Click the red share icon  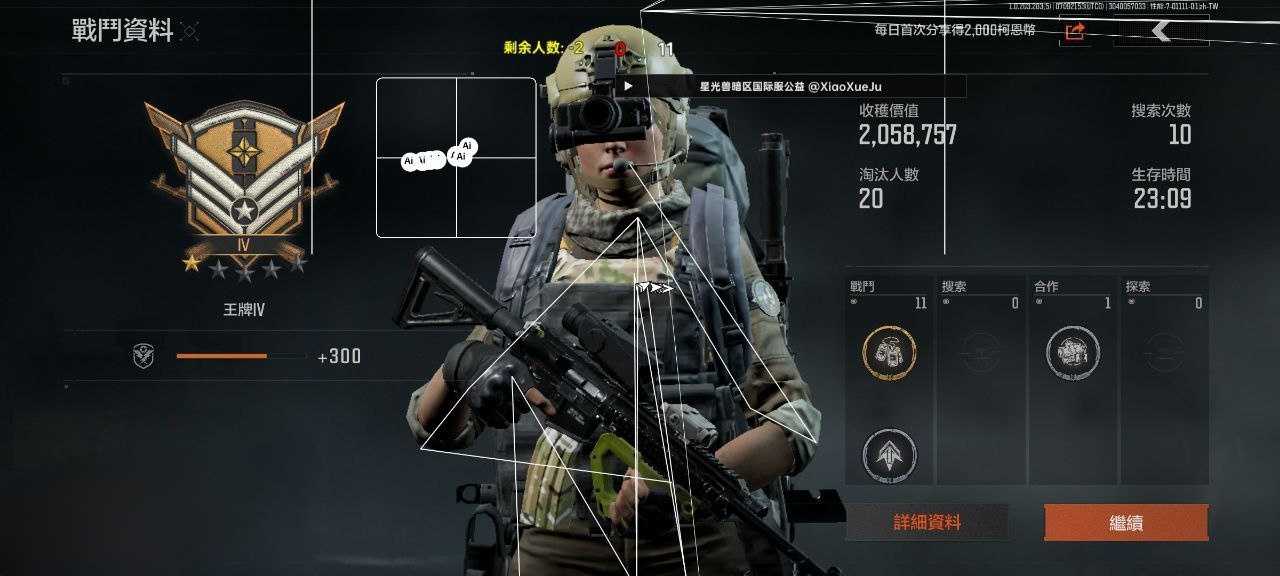pyautogui.click(x=1075, y=32)
